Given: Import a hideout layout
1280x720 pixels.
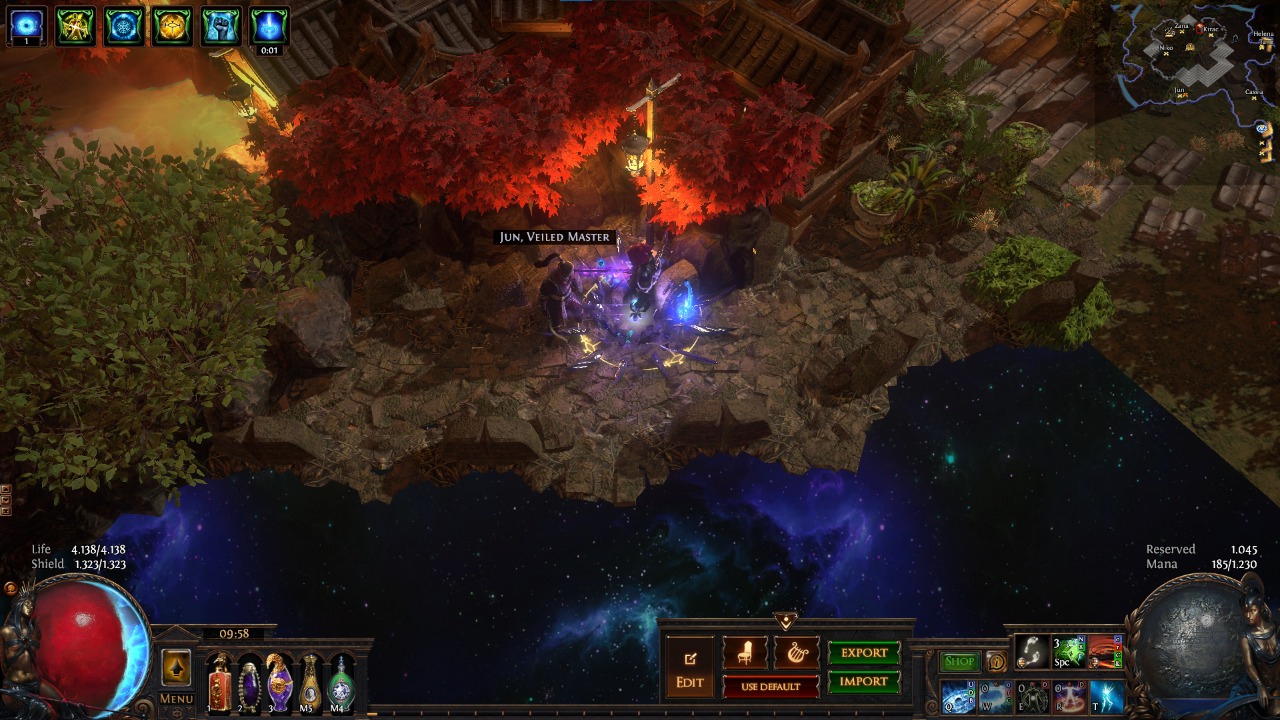Looking at the screenshot, I should (864, 682).
